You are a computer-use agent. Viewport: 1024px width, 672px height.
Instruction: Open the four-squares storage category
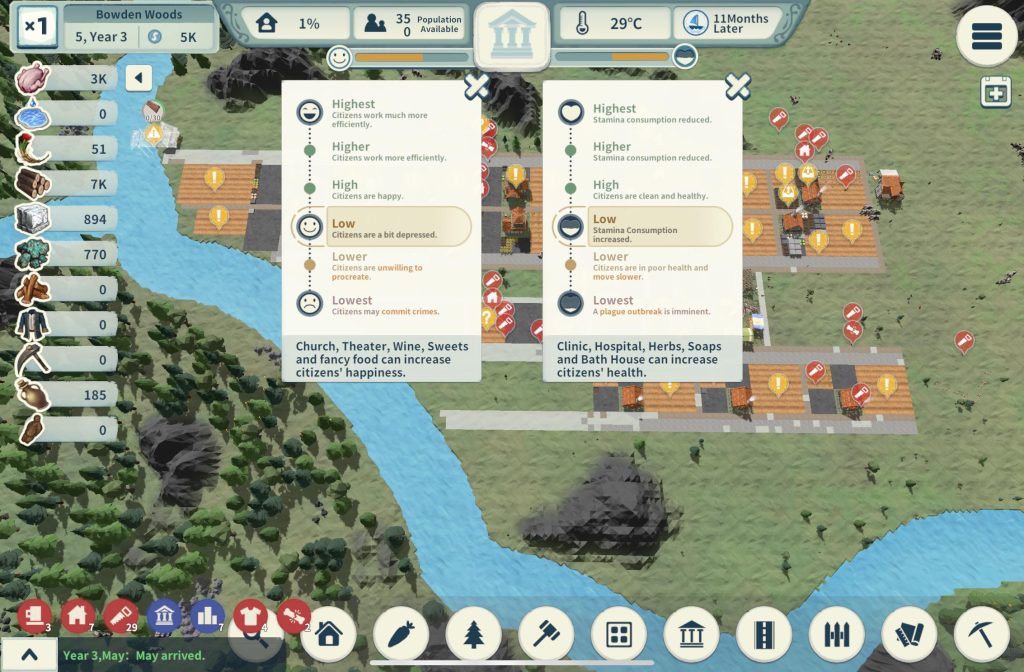click(619, 633)
